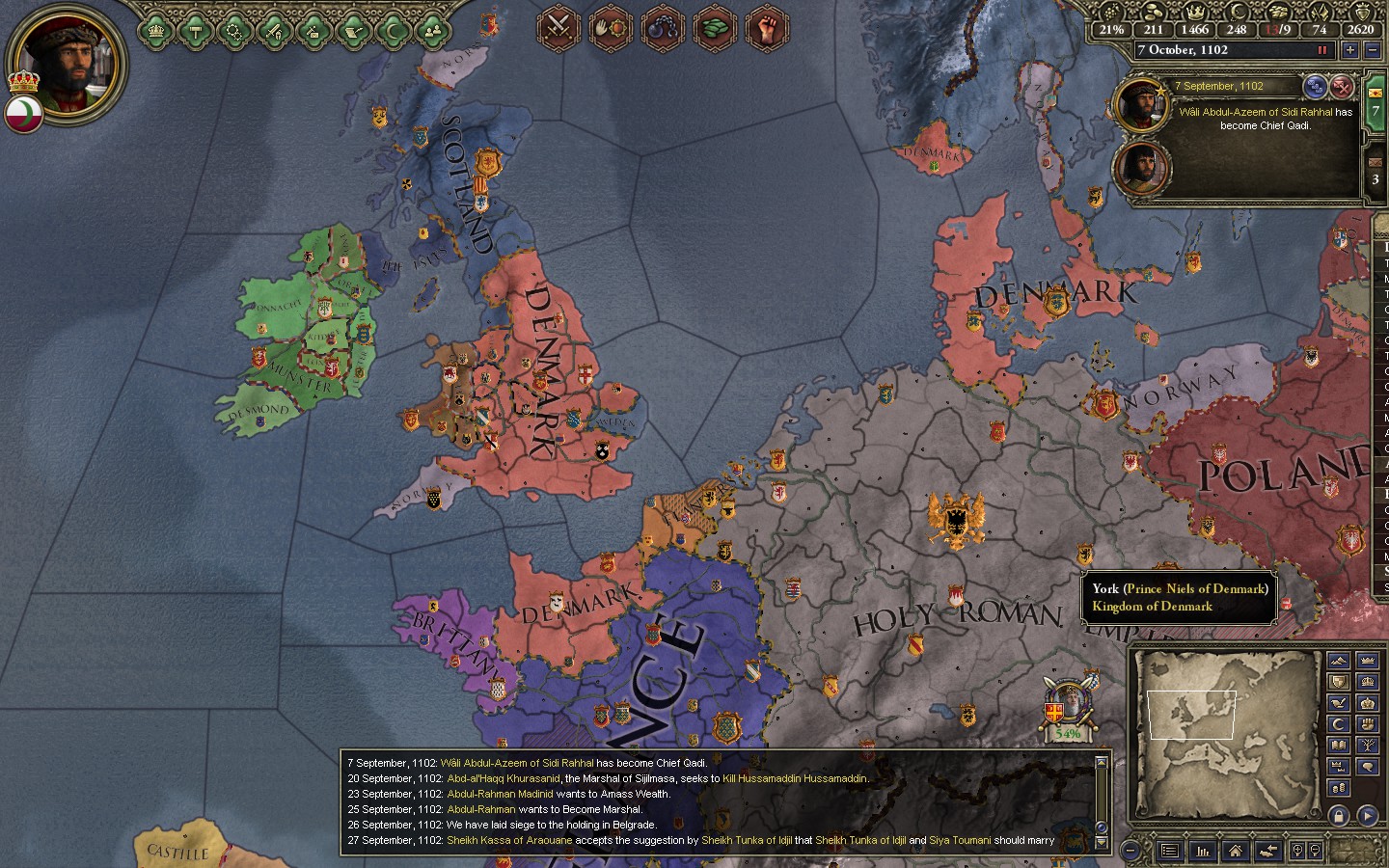Switch to terrain map mode
Screen dimensions: 1389x868
click(x=1338, y=661)
